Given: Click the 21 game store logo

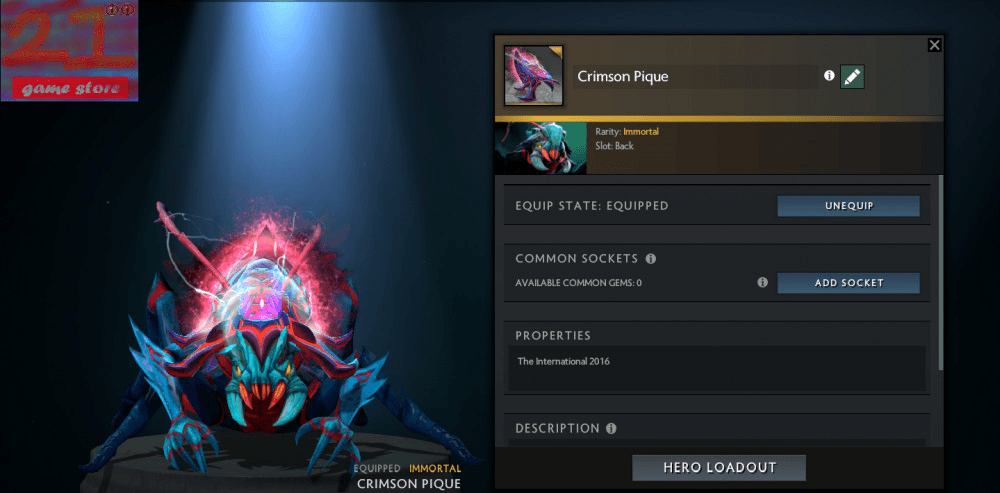Looking at the screenshot, I should click(69, 51).
